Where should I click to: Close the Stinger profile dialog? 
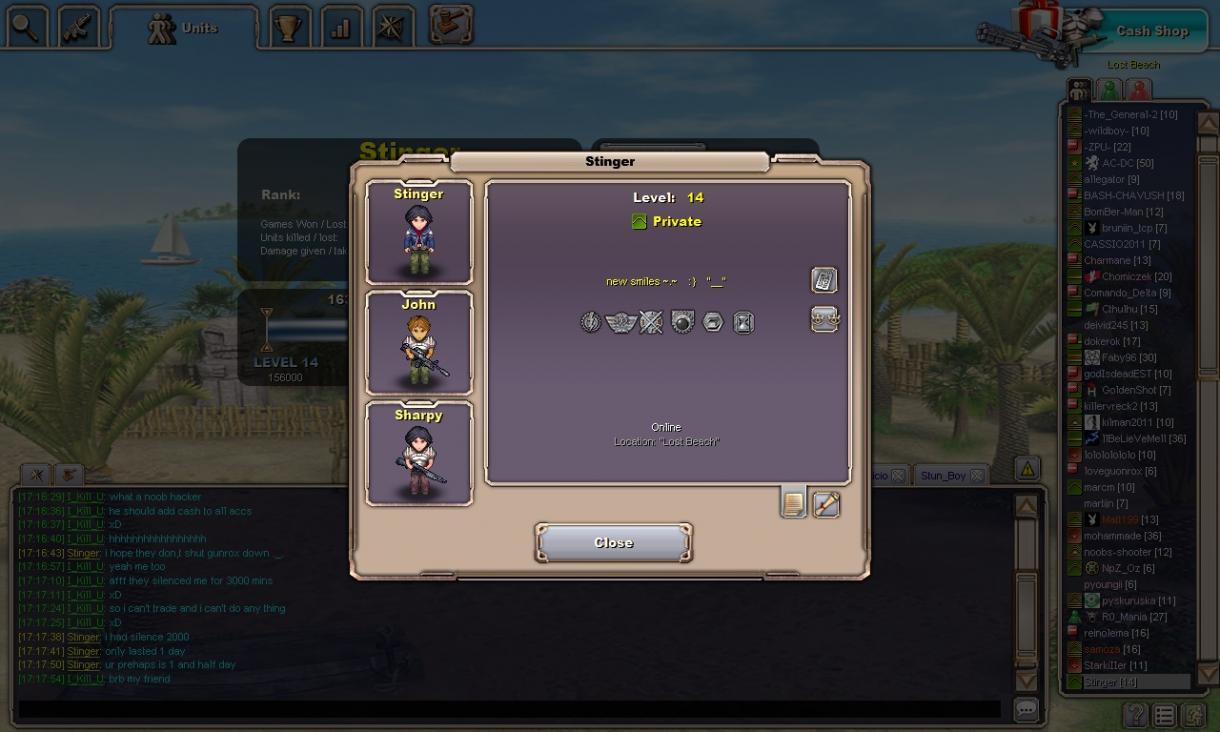pyautogui.click(x=613, y=542)
